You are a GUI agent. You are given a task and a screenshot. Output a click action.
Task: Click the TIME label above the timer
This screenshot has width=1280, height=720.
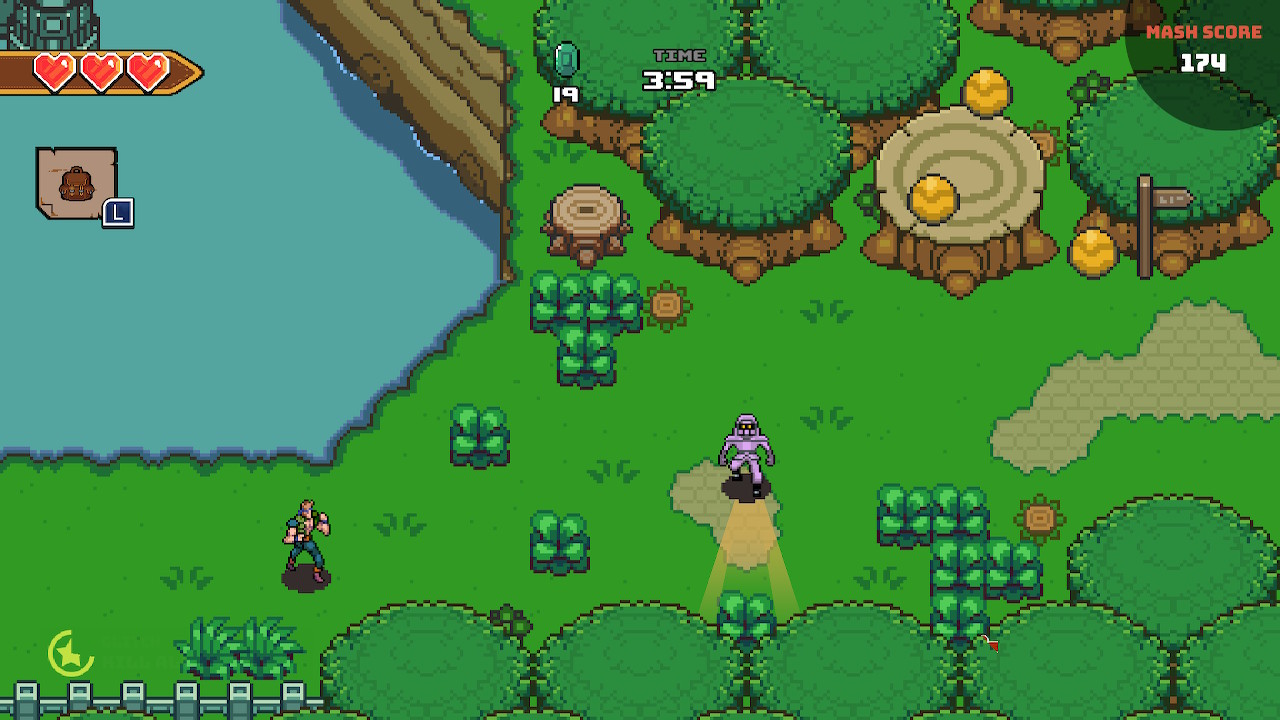[x=678, y=57]
